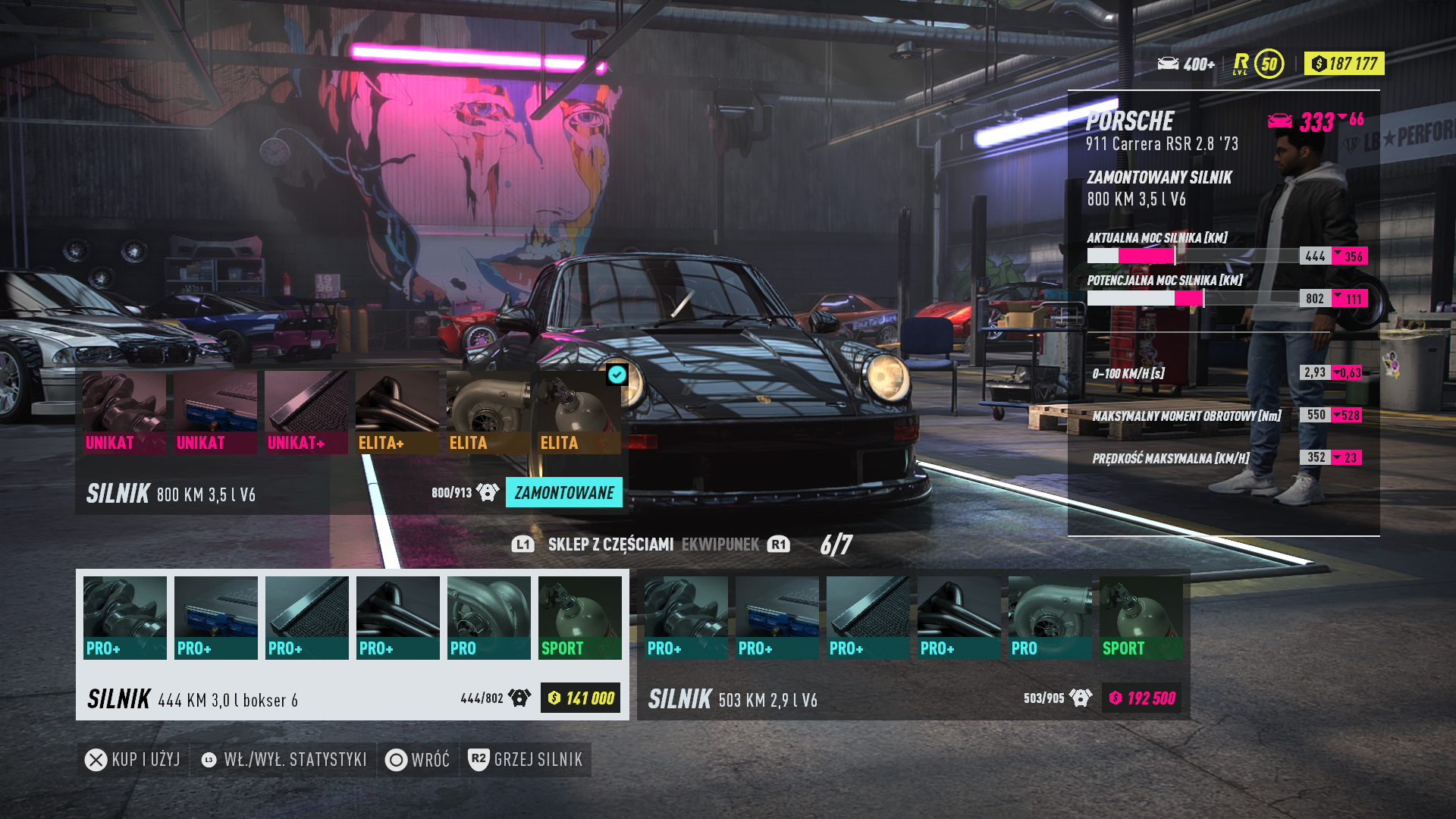This screenshot has width=1456, height=819.
Task: Go back with Wróć
Action: click(418, 760)
